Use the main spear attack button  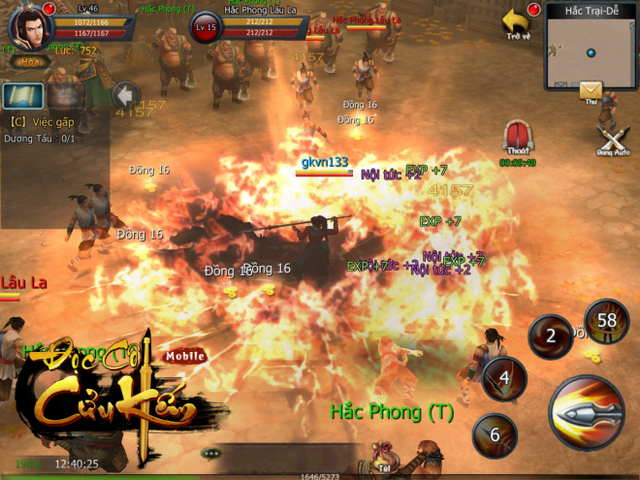[587, 415]
